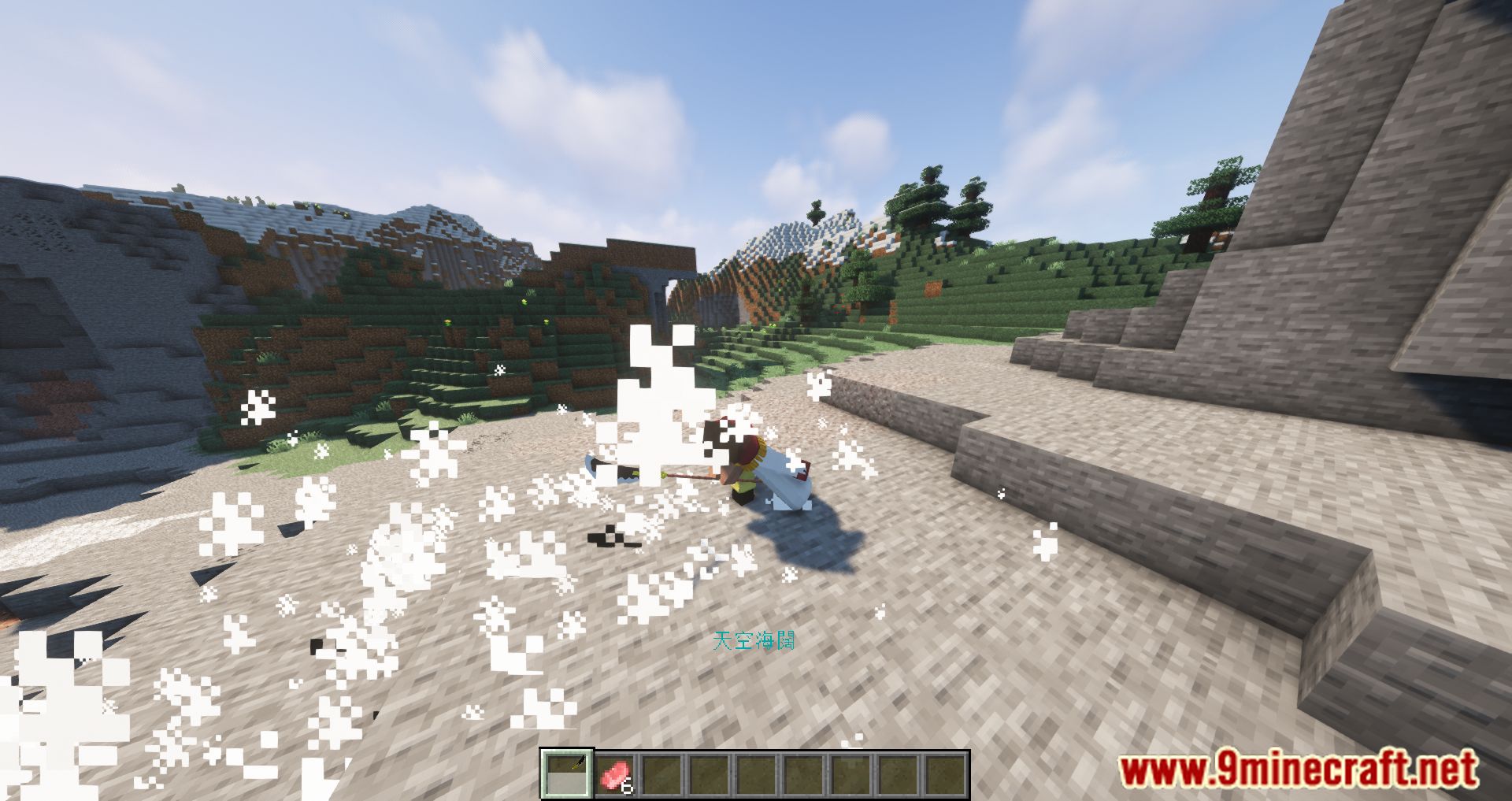The width and height of the screenshot is (1512, 801).
Task: Click the item count number 6 on the porkchop
Action: click(x=626, y=787)
